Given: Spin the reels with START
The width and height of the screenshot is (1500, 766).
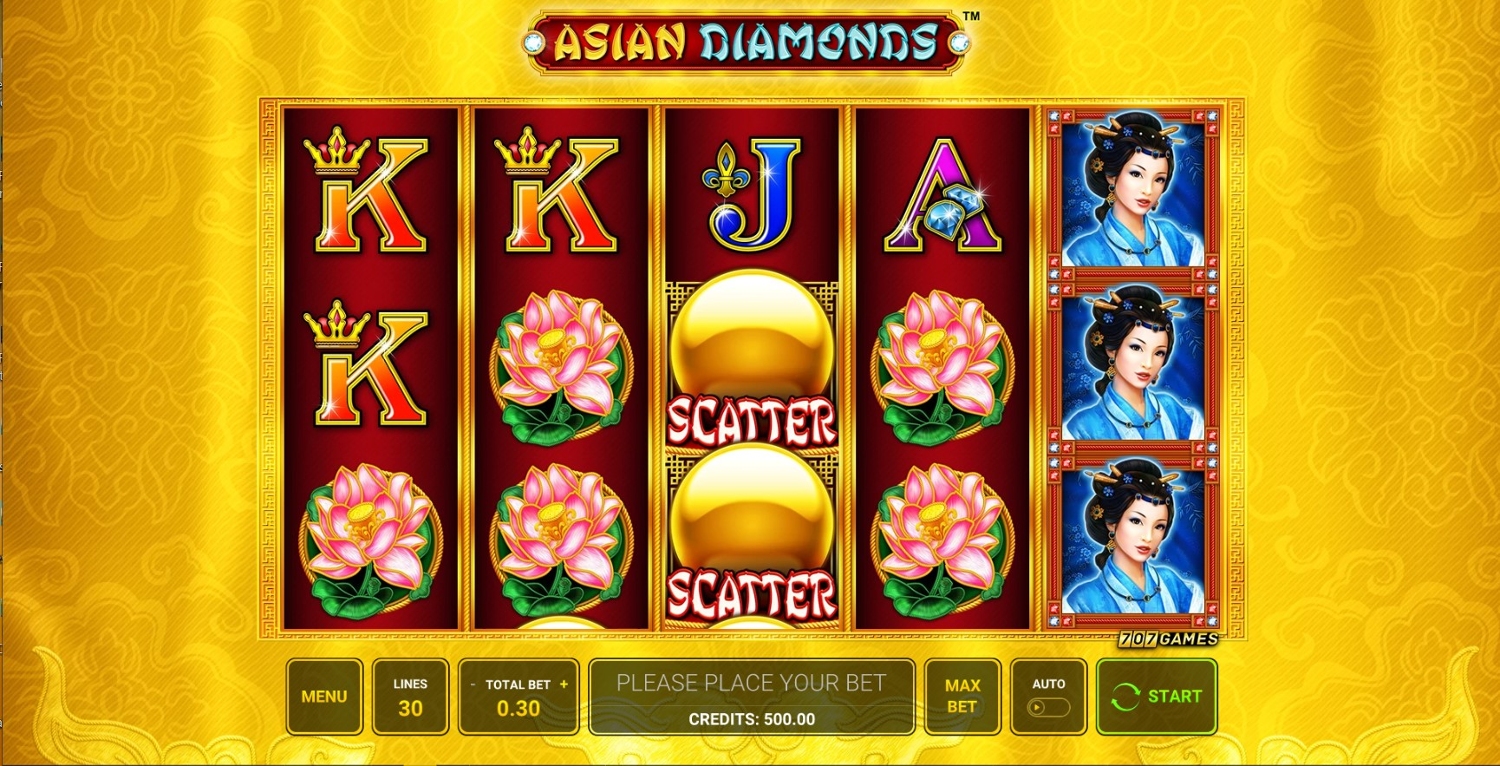Looking at the screenshot, I should point(1157,696).
